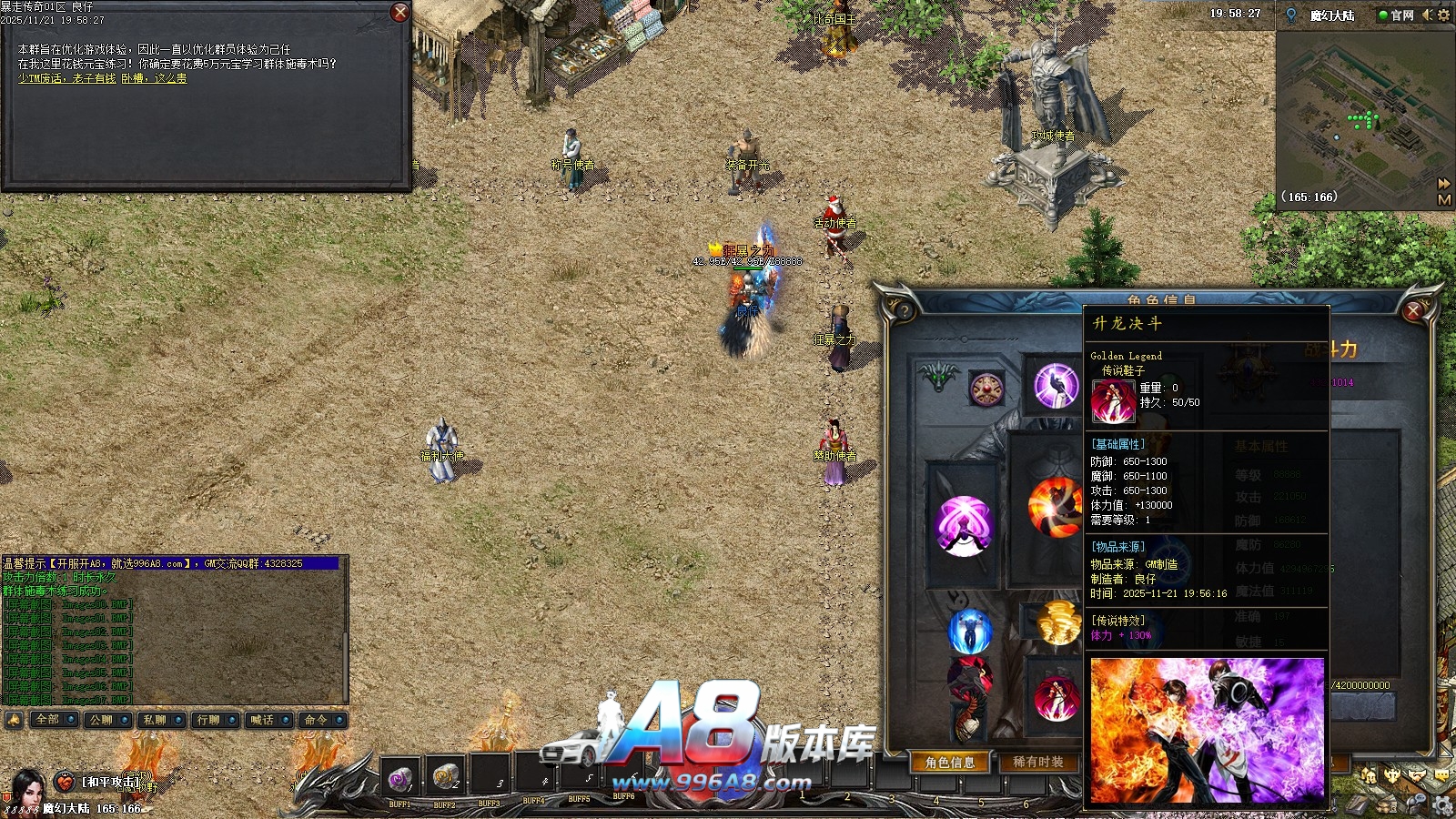Select the 命令 chat channel

(317, 720)
